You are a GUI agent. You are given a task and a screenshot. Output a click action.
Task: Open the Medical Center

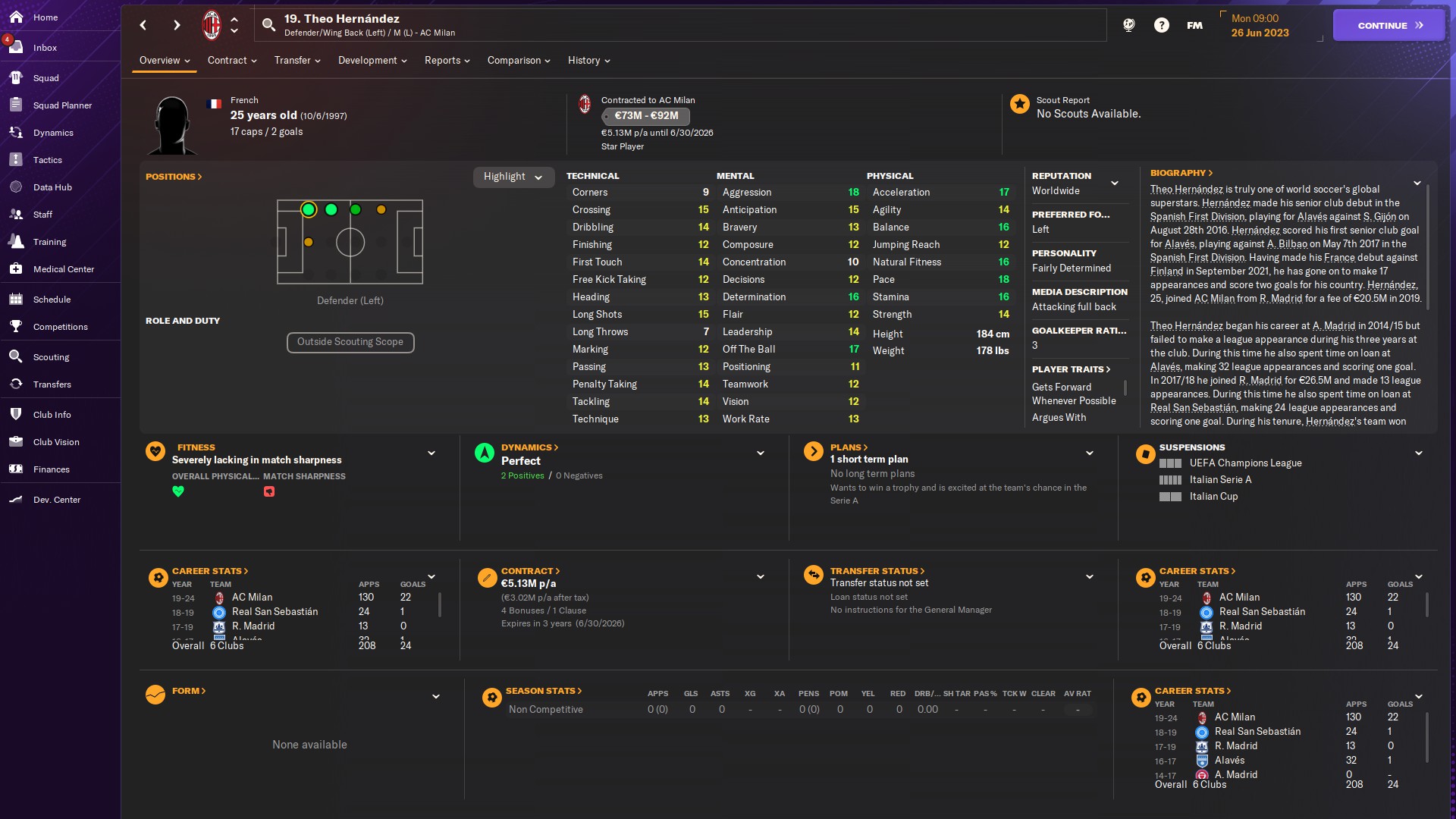(x=64, y=269)
